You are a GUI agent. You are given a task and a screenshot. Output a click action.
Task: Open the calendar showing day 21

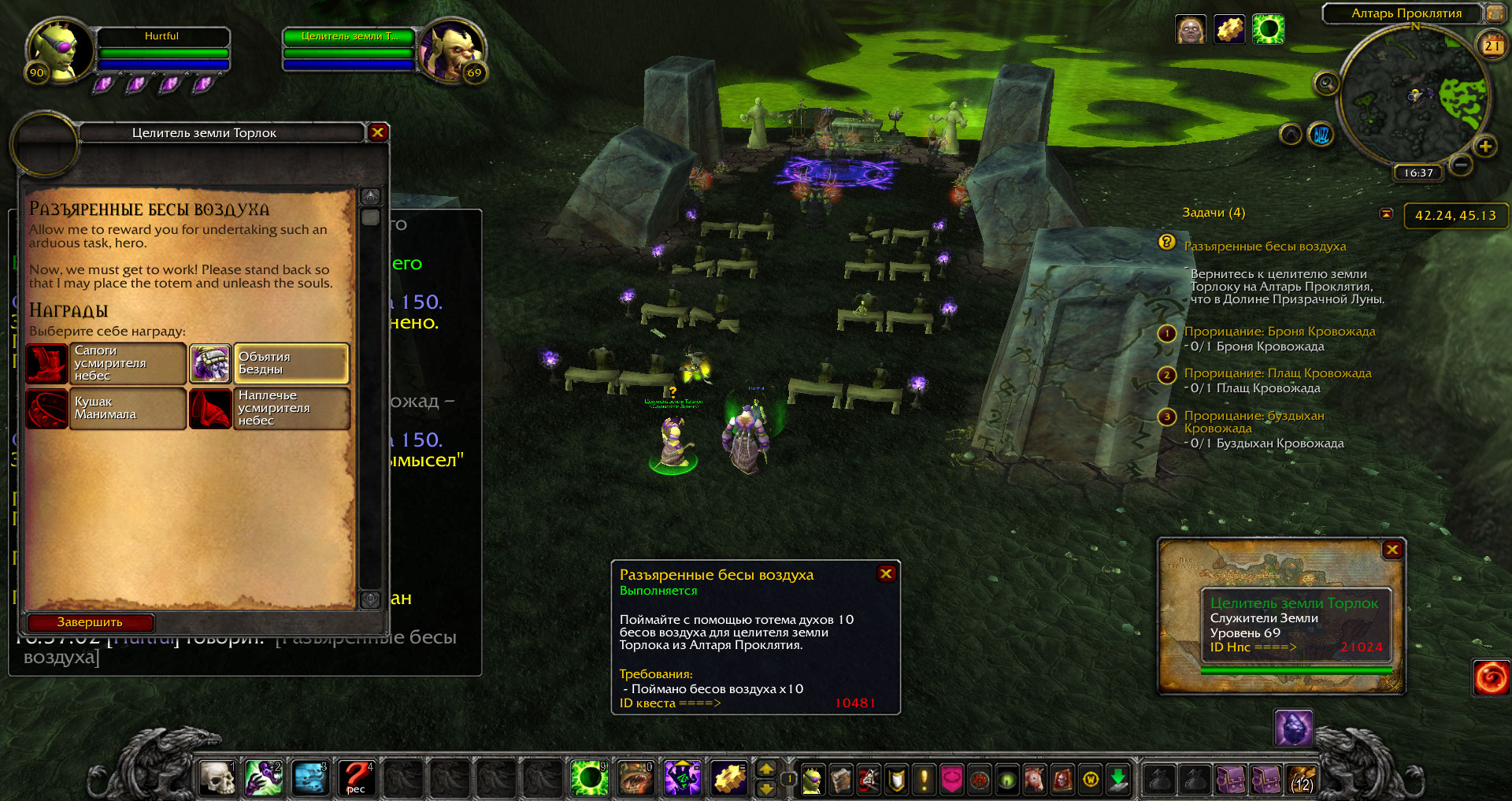pyautogui.click(x=1492, y=46)
